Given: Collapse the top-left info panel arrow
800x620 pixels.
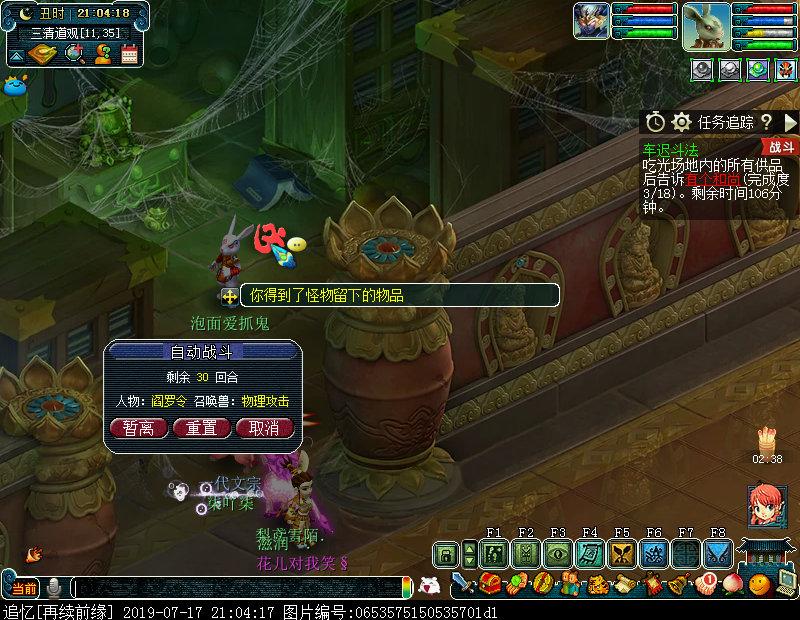Looking at the screenshot, I should [15, 55].
